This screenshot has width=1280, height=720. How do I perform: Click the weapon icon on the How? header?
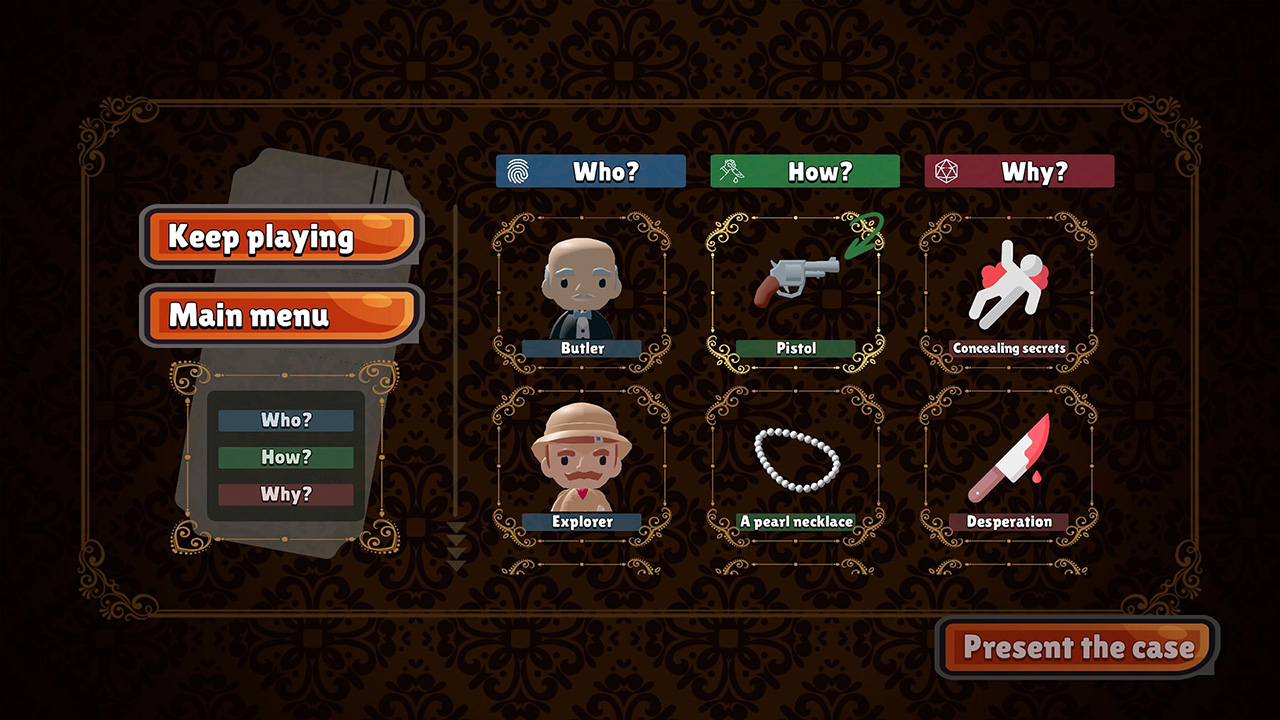click(x=731, y=171)
